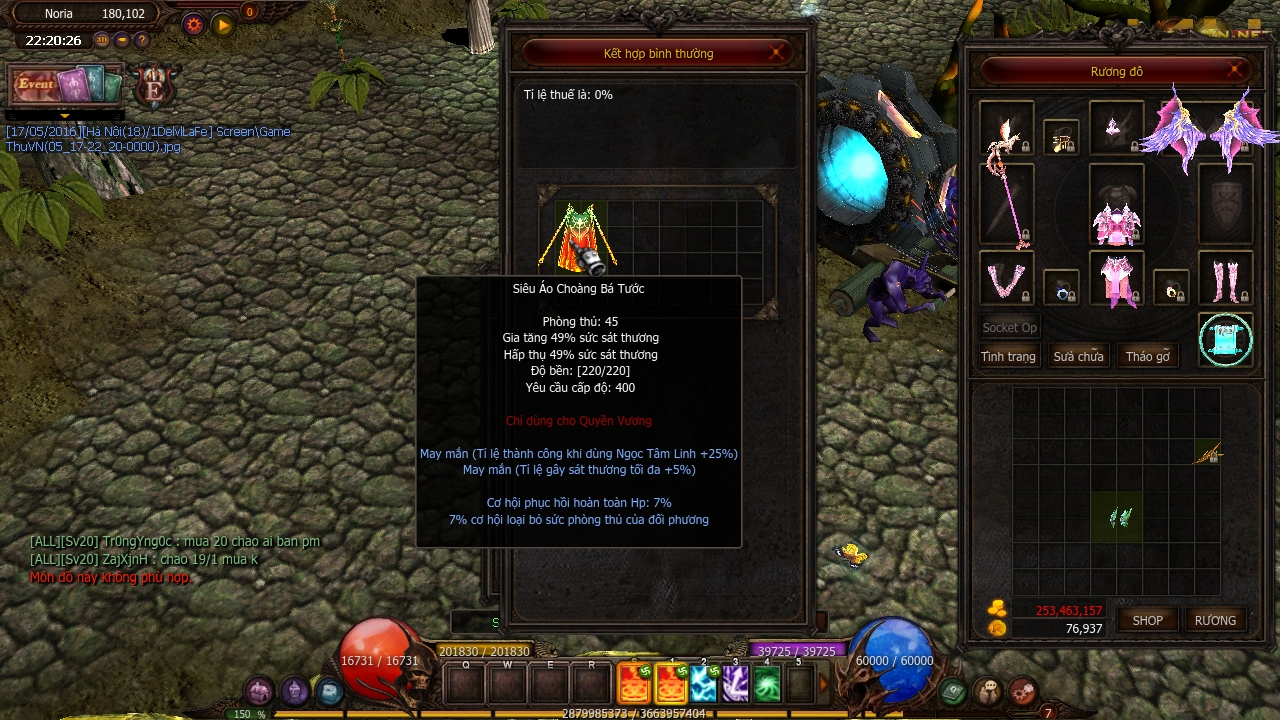Close the Rương đồ inventory panel
1280x720 pixels.
coord(1236,70)
